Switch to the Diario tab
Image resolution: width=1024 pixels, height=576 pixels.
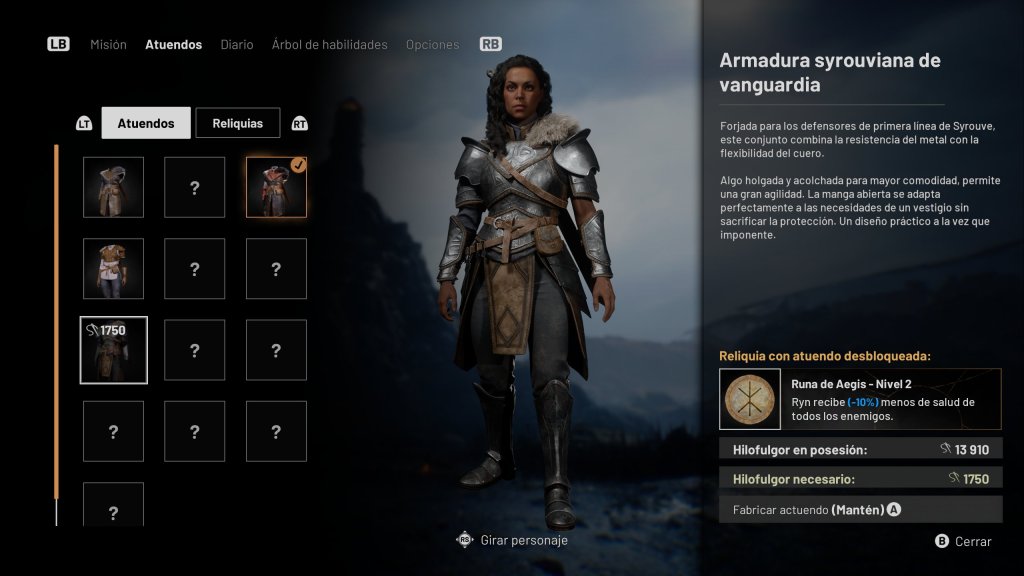[237, 45]
